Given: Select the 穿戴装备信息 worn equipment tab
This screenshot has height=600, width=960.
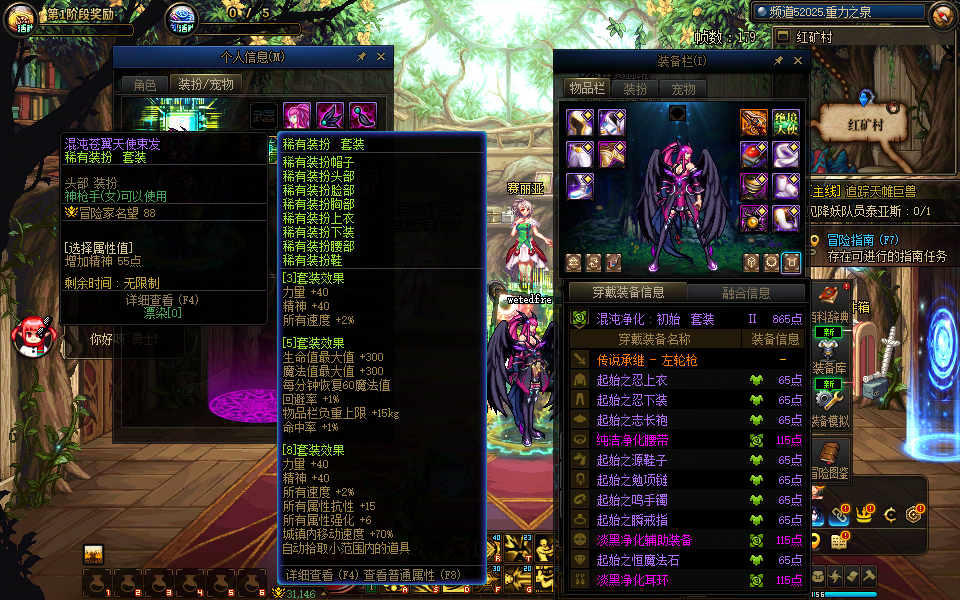Looking at the screenshot, I should (x=628, y=292).
